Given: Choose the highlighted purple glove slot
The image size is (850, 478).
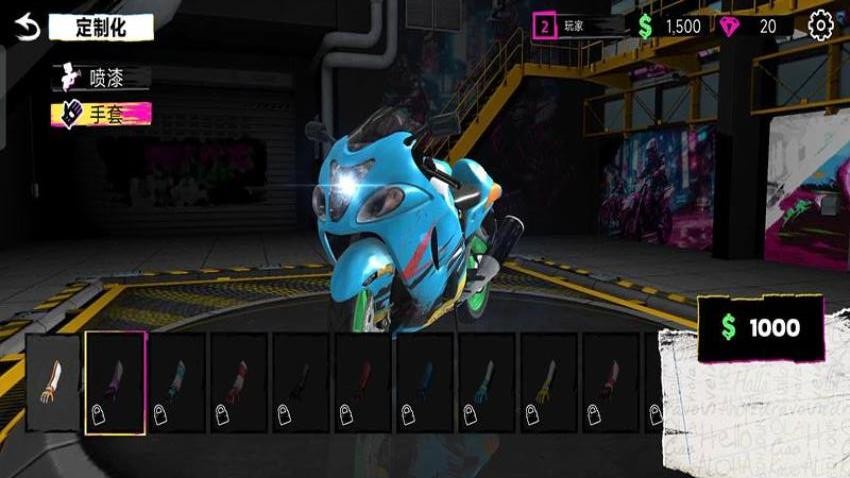Looking at the screenshot, I should pyautogui.click(x=115, y=383).
